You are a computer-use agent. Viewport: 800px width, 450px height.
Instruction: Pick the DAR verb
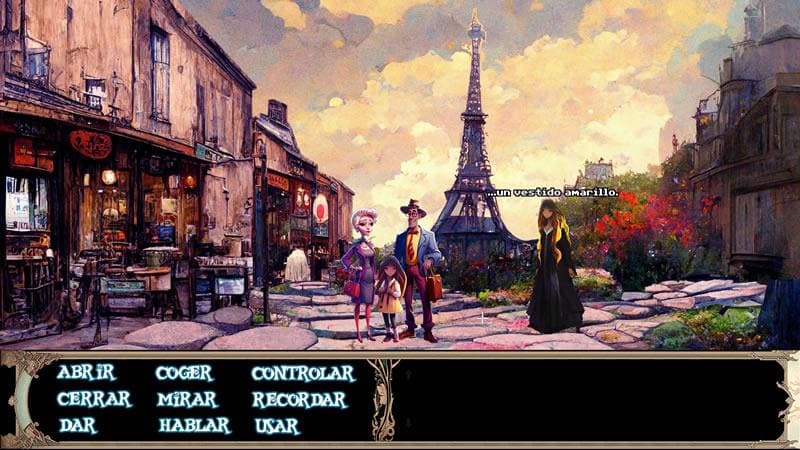tap(77, 425)
